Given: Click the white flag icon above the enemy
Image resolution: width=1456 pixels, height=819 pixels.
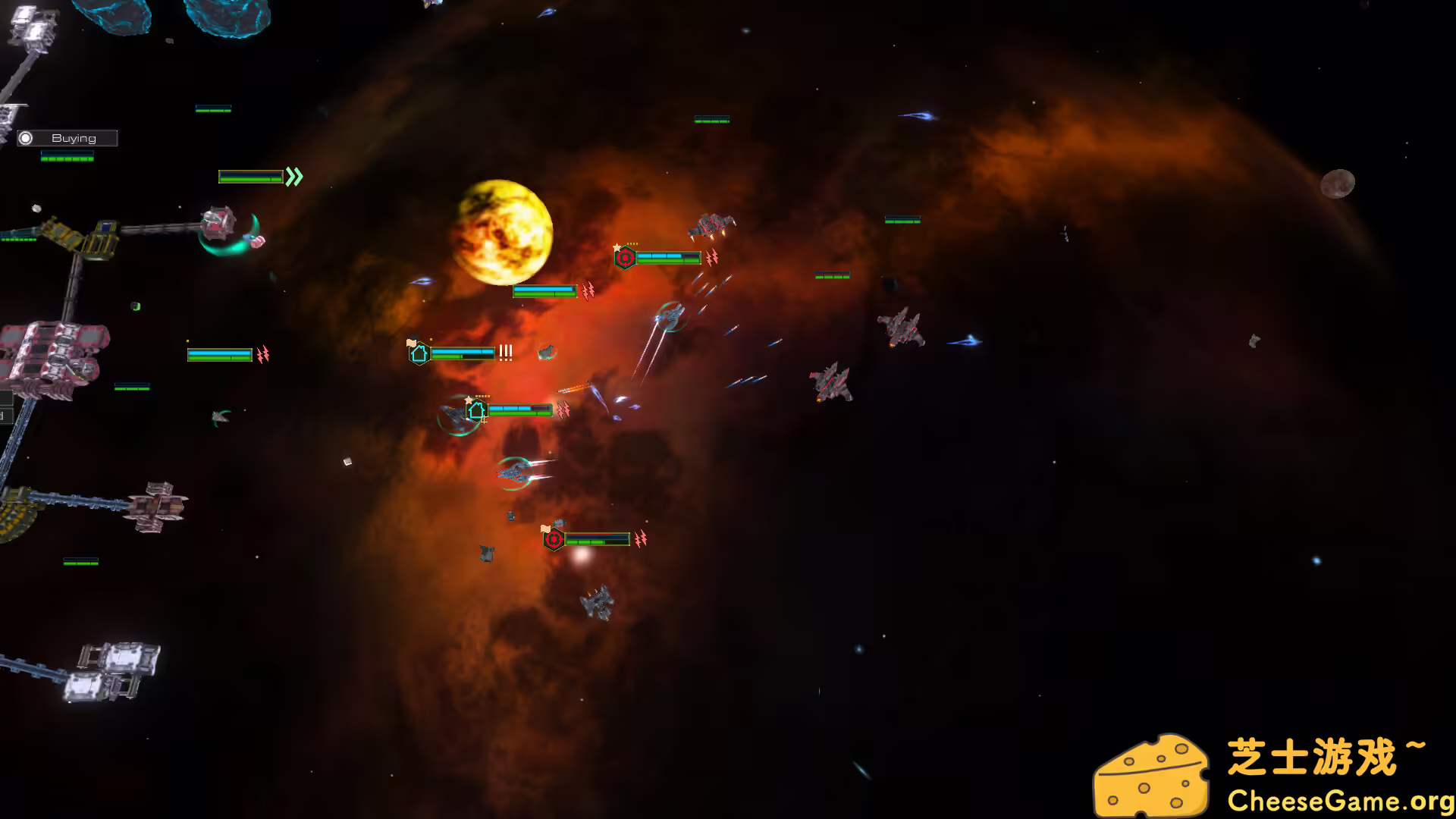Looking at the screenshot, I should [545, 529].
